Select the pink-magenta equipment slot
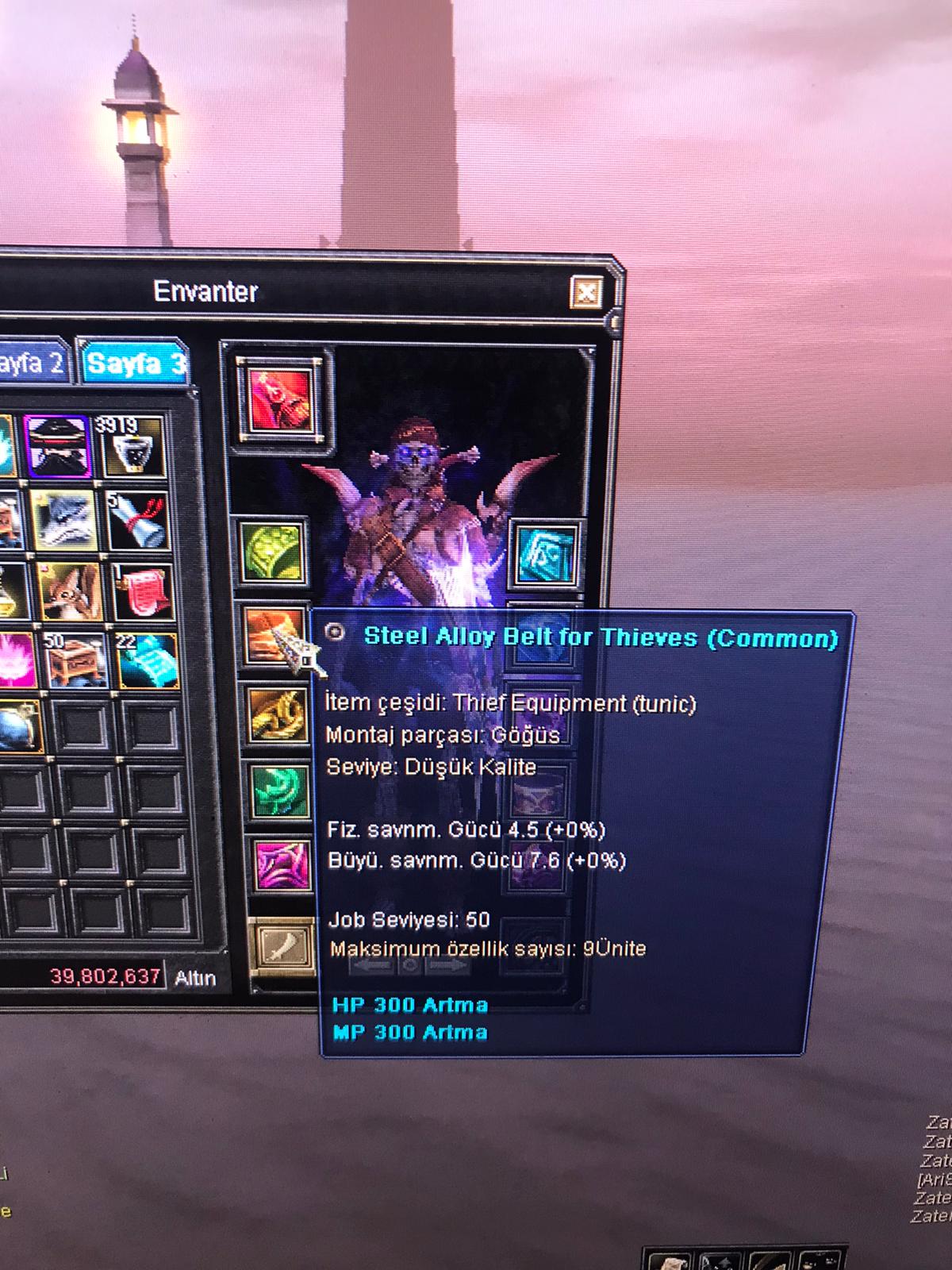This screenshot has height=1270, width=952. 282,865
